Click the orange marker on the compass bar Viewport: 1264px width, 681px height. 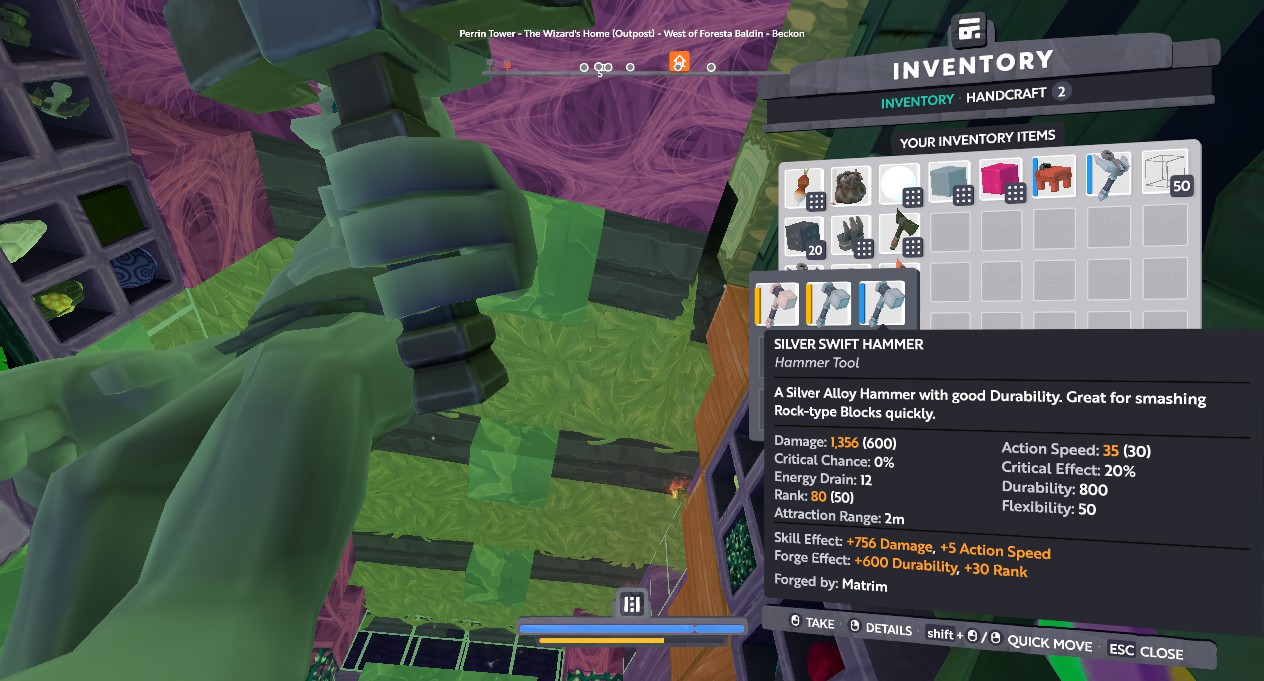[x=679, y=63]
